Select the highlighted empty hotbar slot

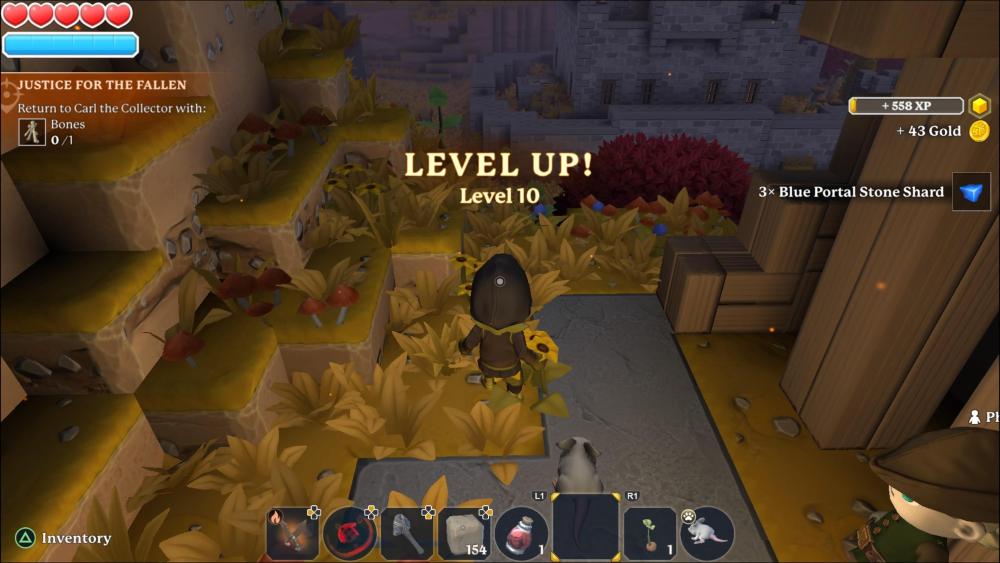(585, 527)
